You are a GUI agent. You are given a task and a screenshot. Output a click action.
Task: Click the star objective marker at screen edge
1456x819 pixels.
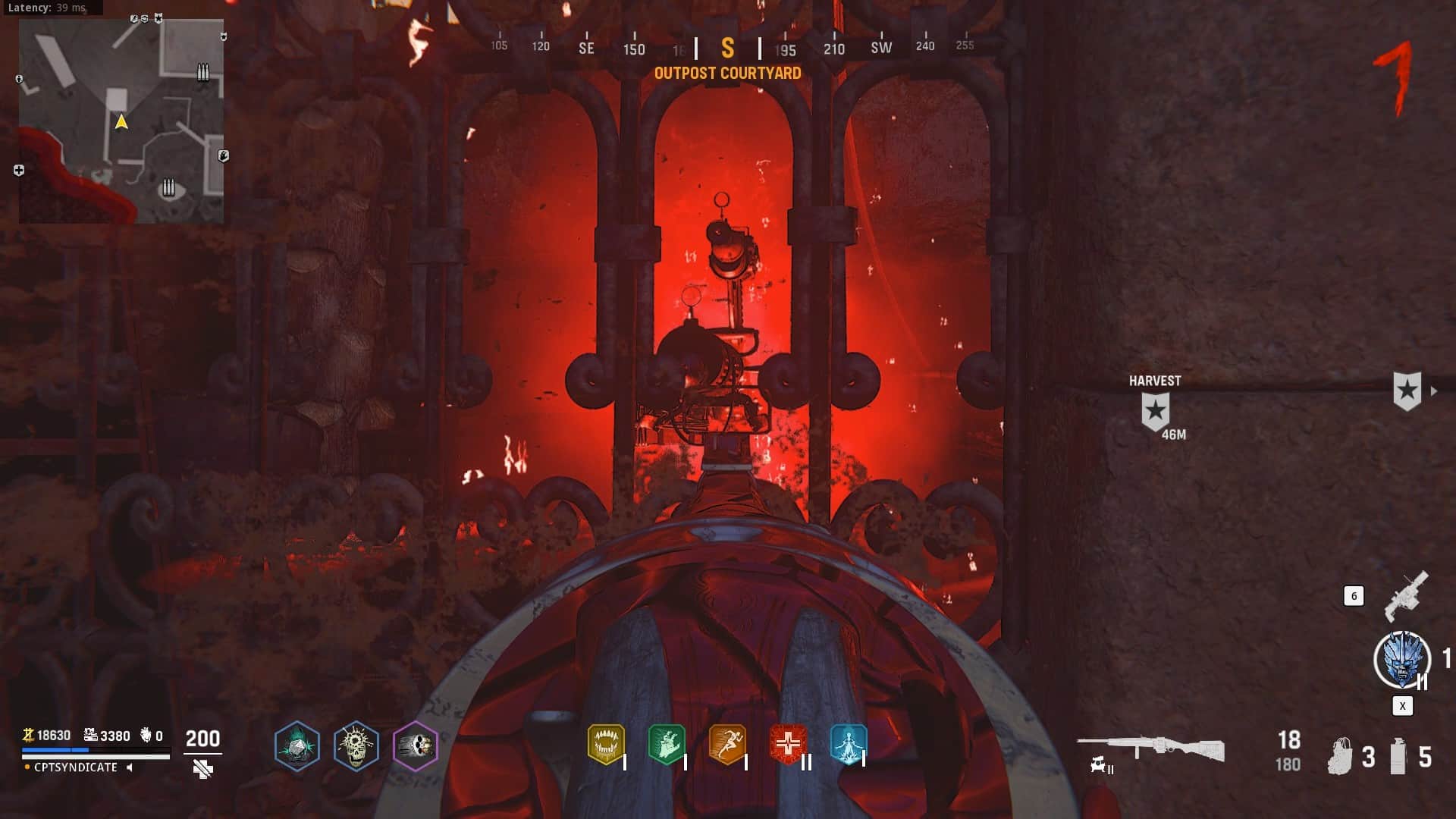pyautogui.click(x=1407, y=391)
